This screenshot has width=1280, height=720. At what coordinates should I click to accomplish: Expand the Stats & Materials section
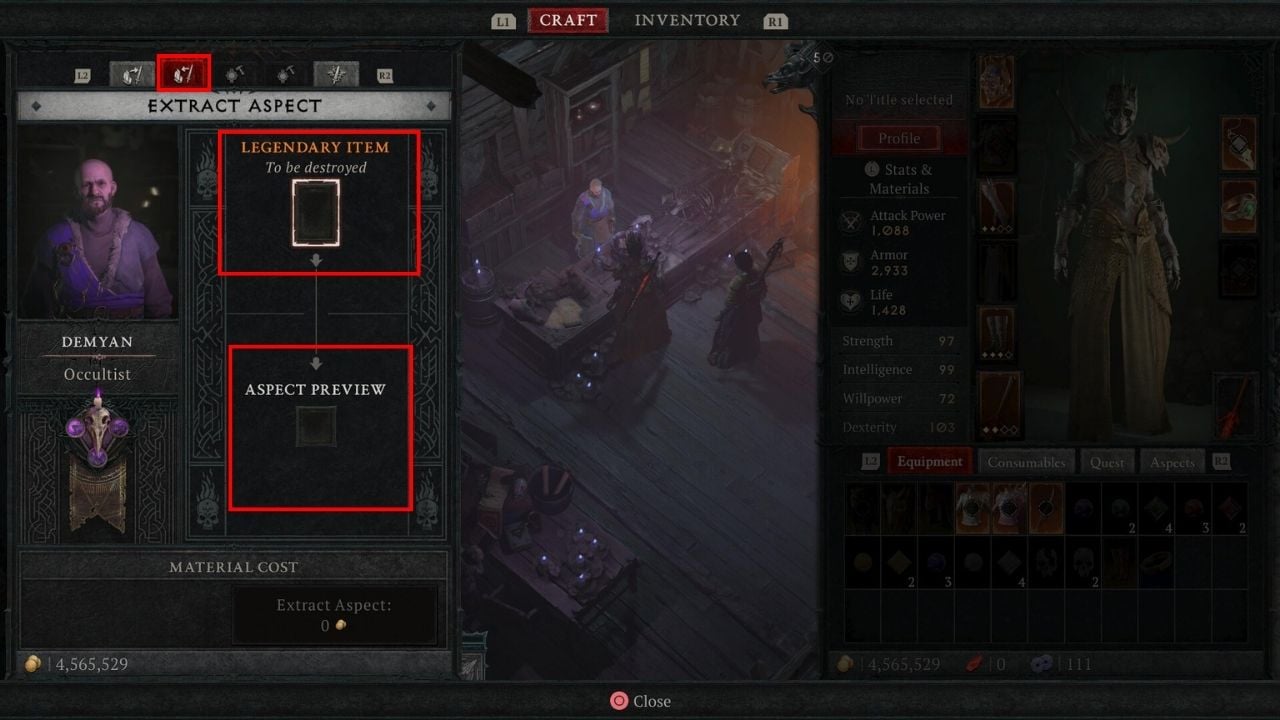[898, 179]
